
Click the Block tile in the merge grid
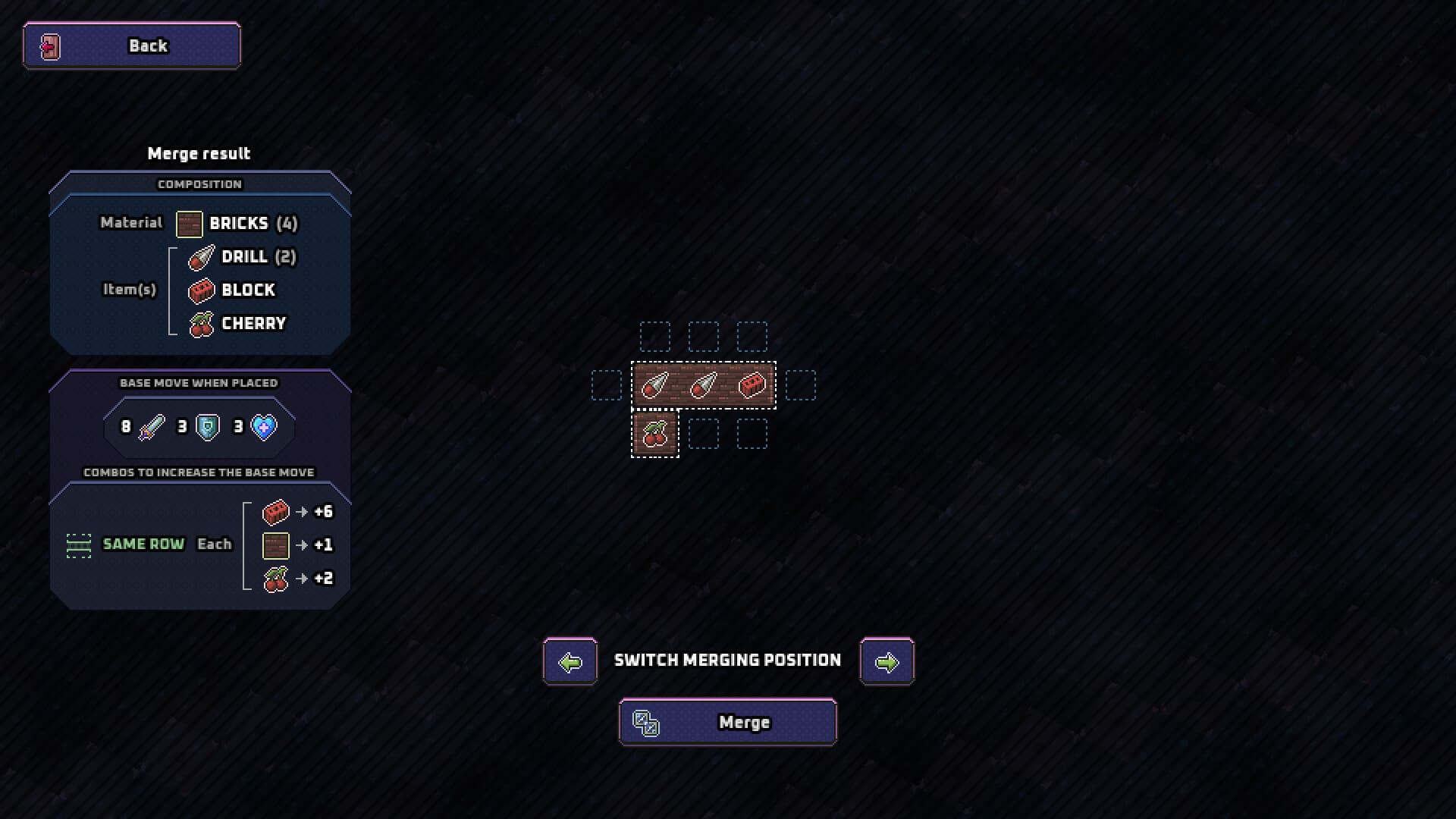pos(752,385)
